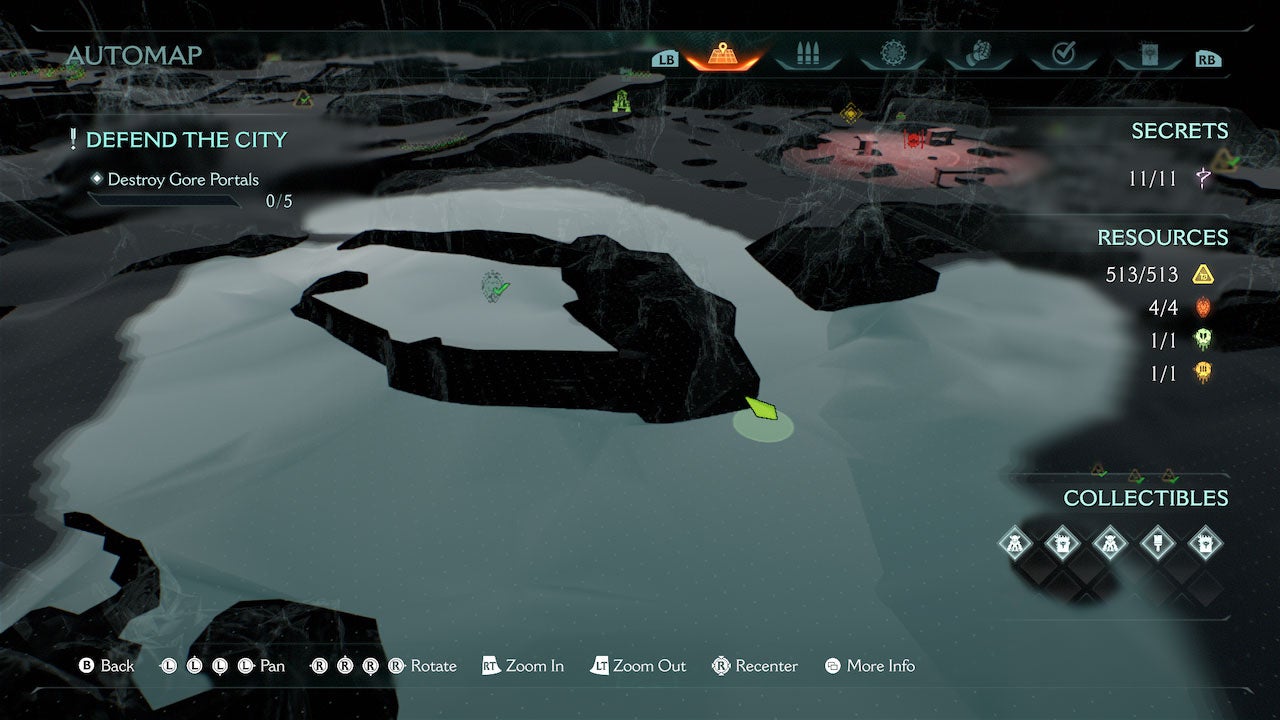Switch to the highlighted map tab
Image resolution: width=1280 pixels, height=720 pixels.
coord(724,55)
